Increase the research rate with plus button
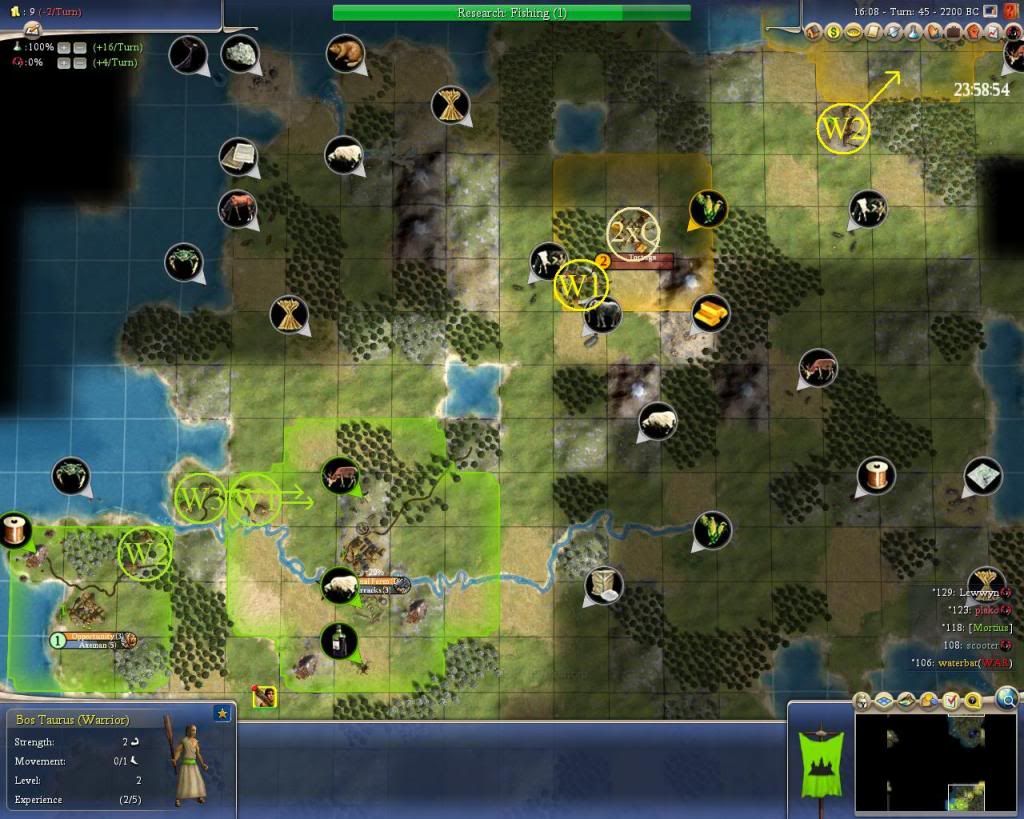This screenshot has height=819, width=1024. point(63,47)
